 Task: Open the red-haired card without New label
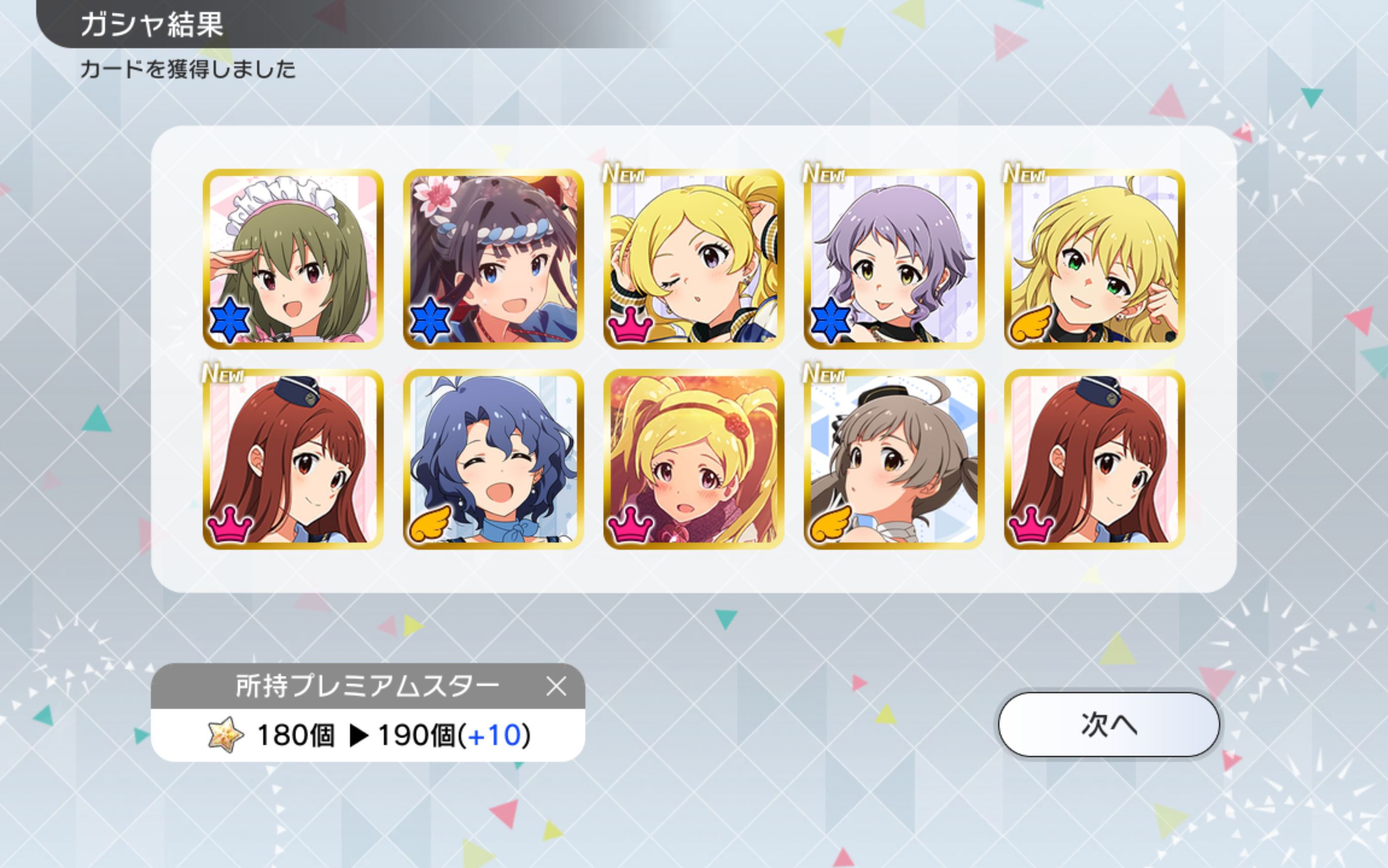point(1094,459)
